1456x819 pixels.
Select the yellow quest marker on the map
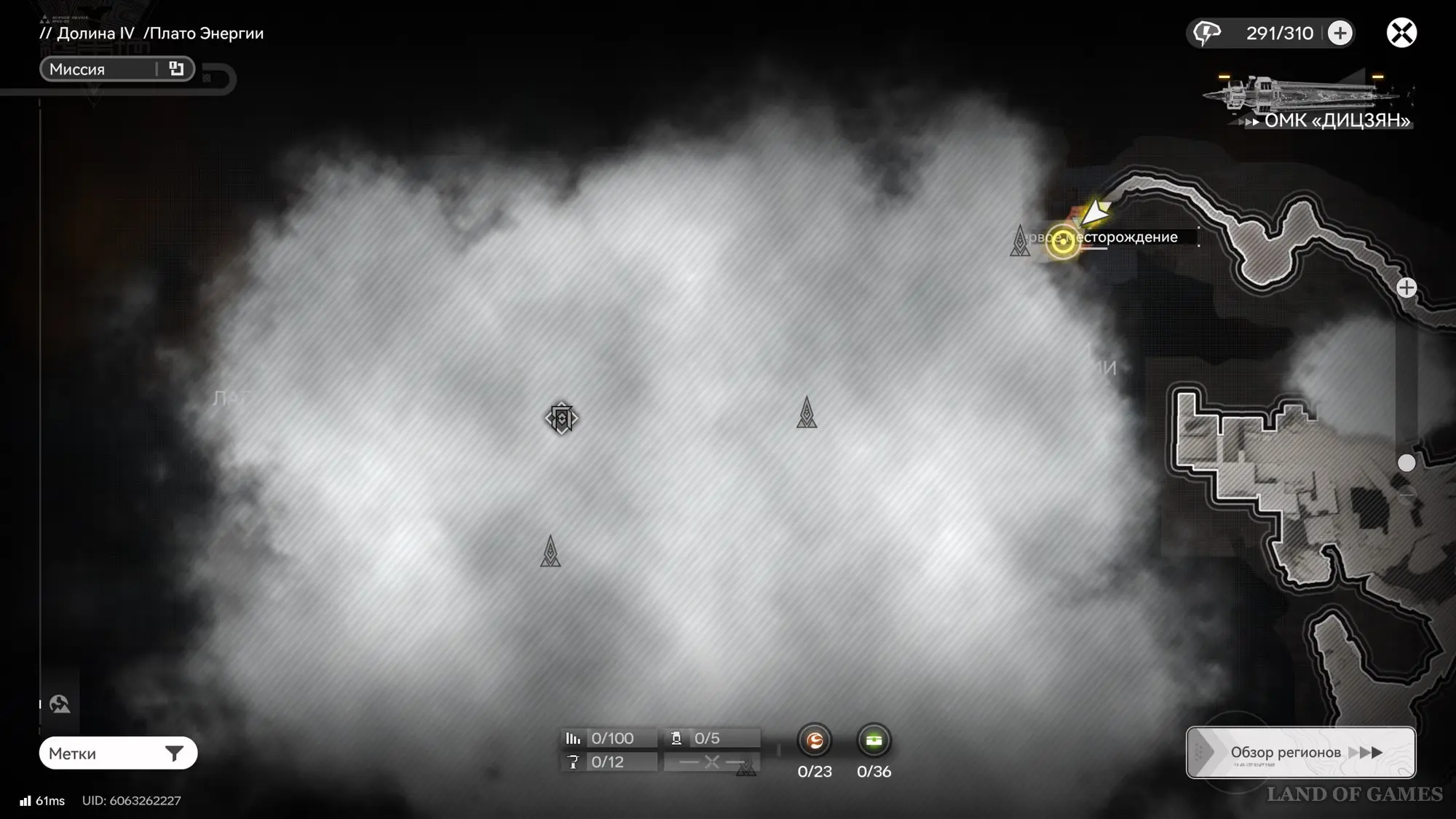(1062, 240)
